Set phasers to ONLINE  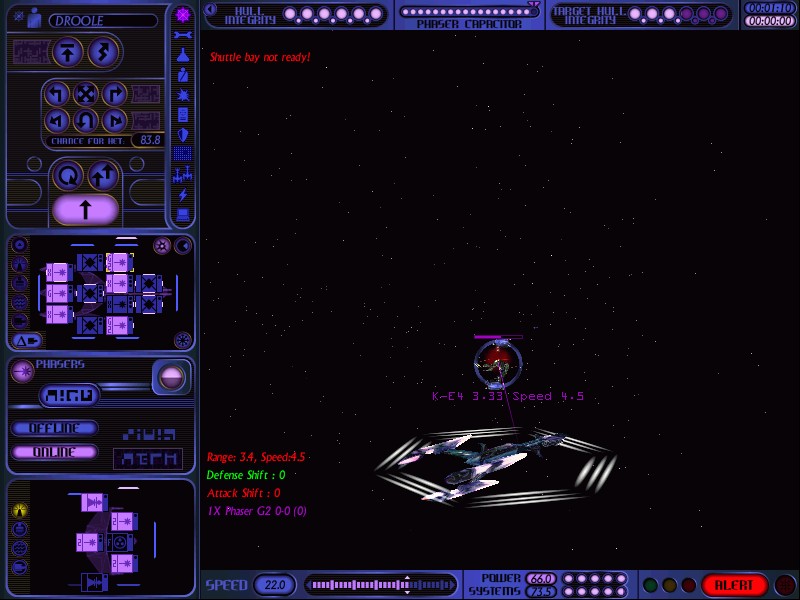pos(55,452)
